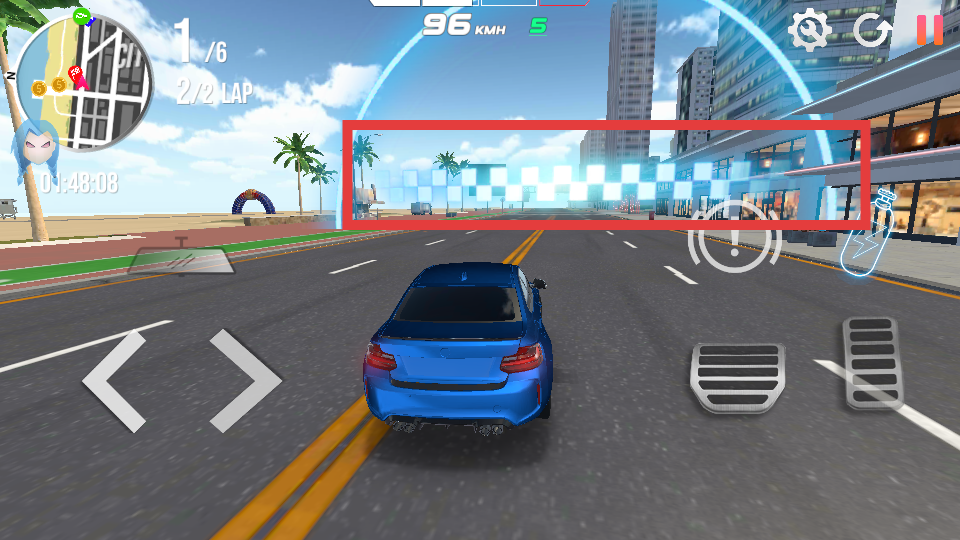Toggle the rear-view mirror icon
The width and height of the screenshot is (960, 540).
pyautogui.click(x=182, y=258)
